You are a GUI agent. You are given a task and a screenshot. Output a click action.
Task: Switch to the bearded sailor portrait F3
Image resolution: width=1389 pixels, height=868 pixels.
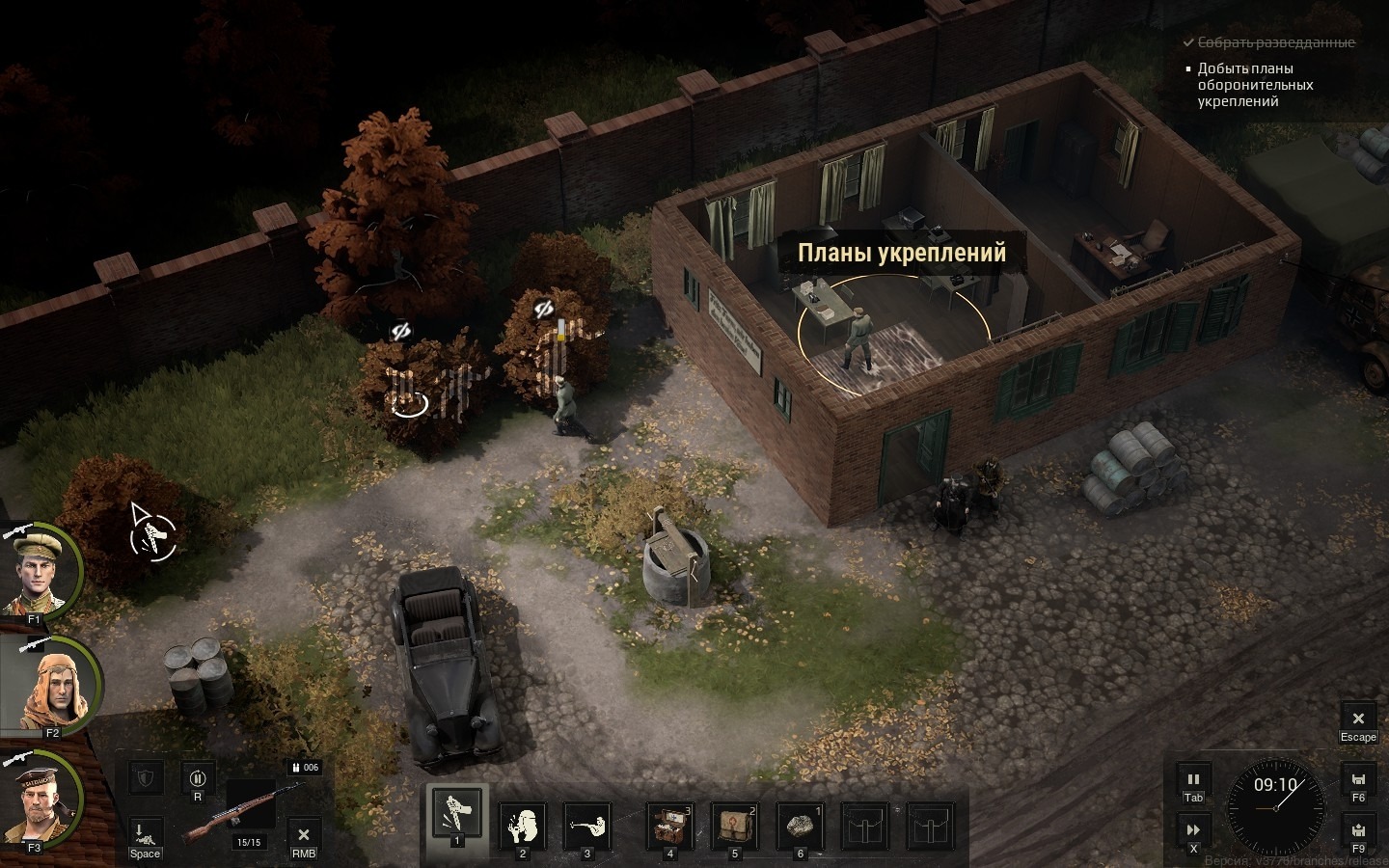42,800
